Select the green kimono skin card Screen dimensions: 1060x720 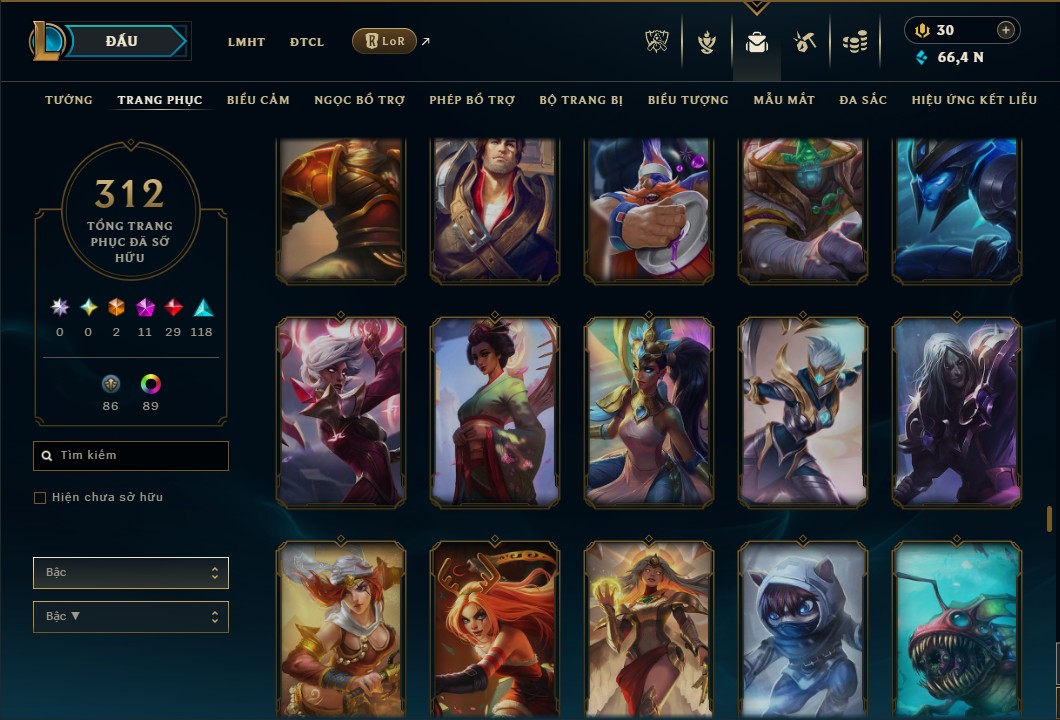494,412
